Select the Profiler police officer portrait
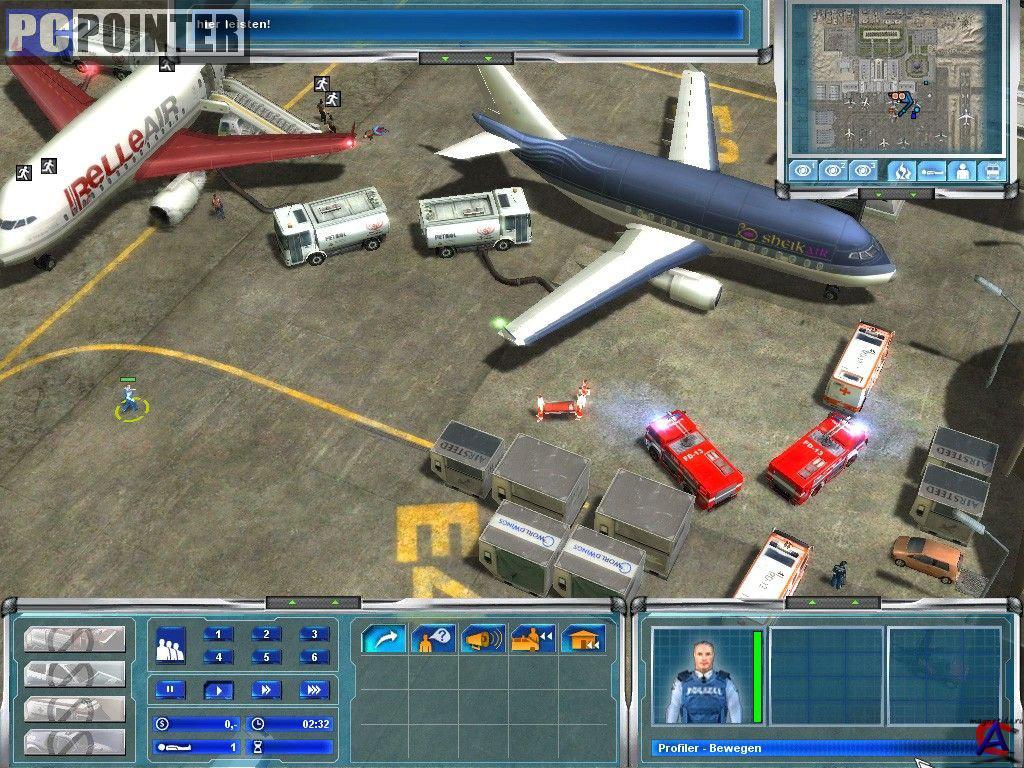This screenshot has width=1024, height=768. tap(703, 676)
